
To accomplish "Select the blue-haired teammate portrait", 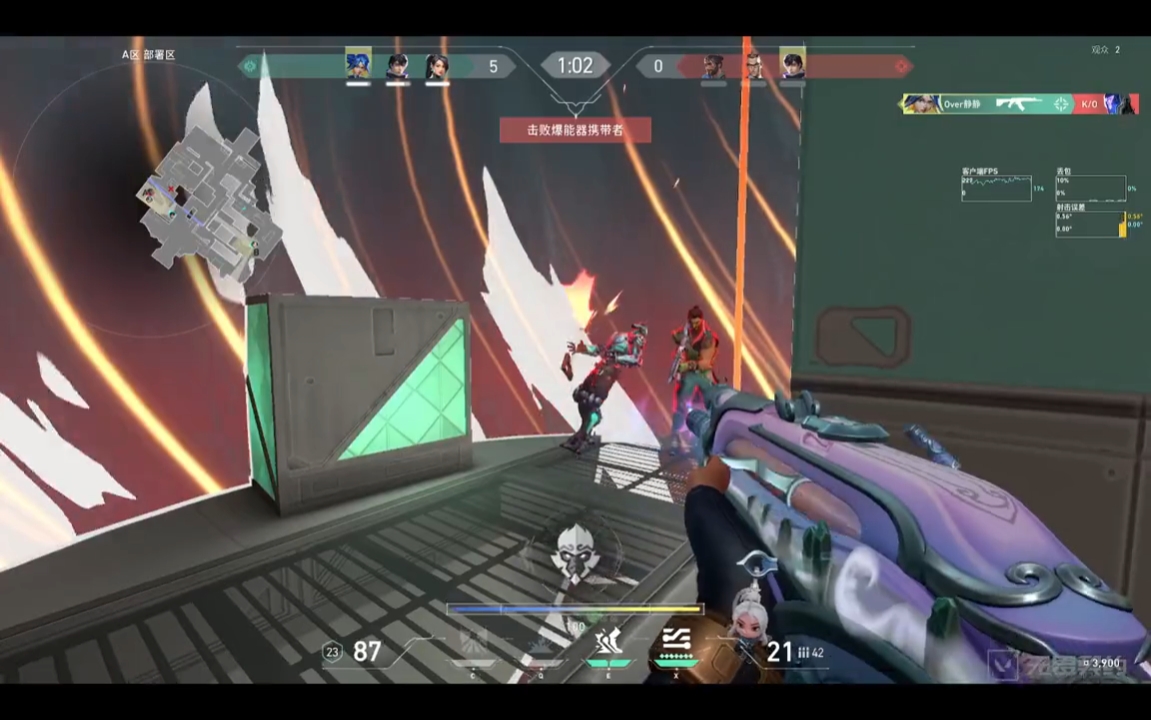I will (x=359, y=65).
